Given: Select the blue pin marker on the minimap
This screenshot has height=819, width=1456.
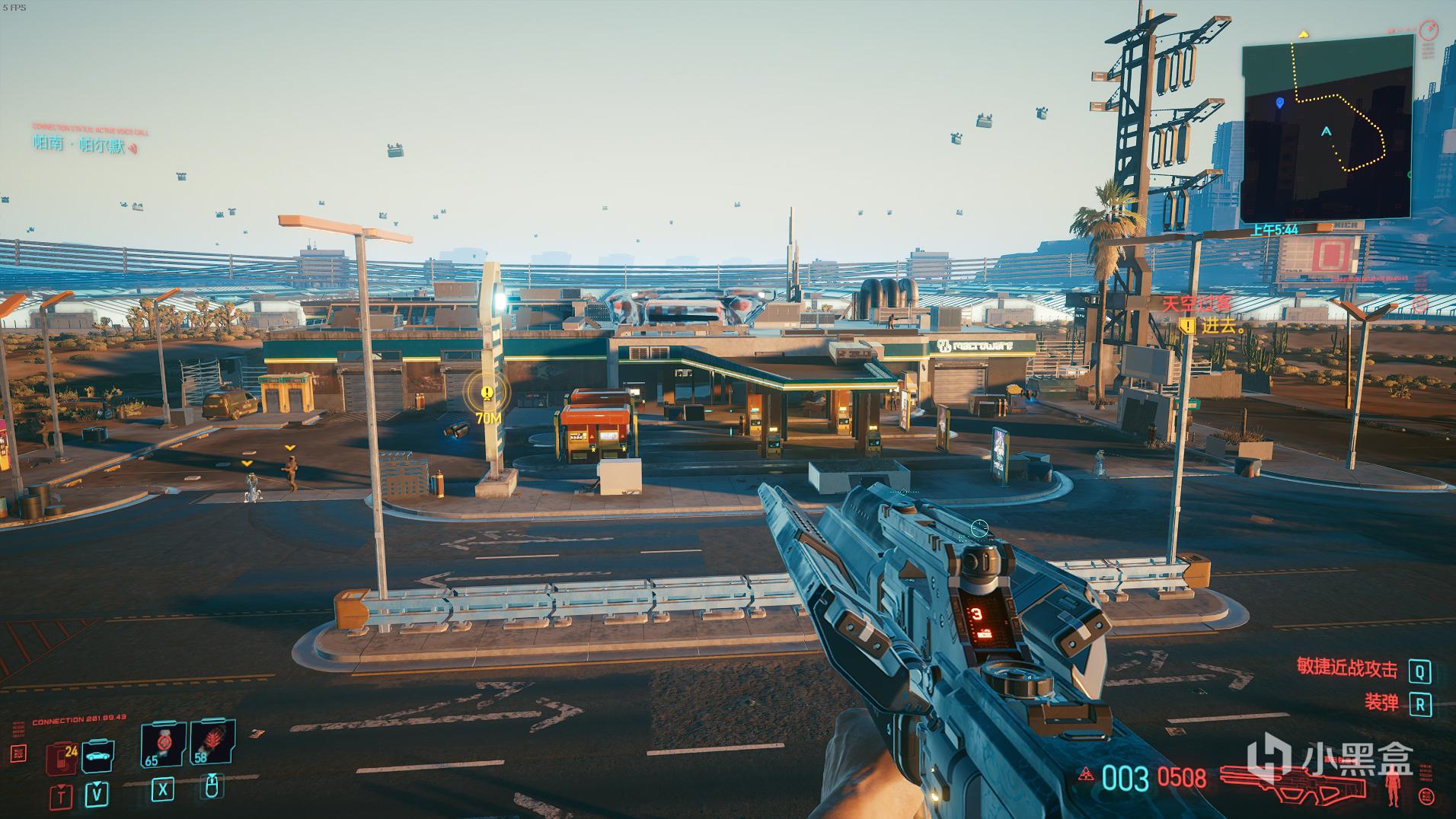Looking at the screenshot, I should pos(1279,102).
